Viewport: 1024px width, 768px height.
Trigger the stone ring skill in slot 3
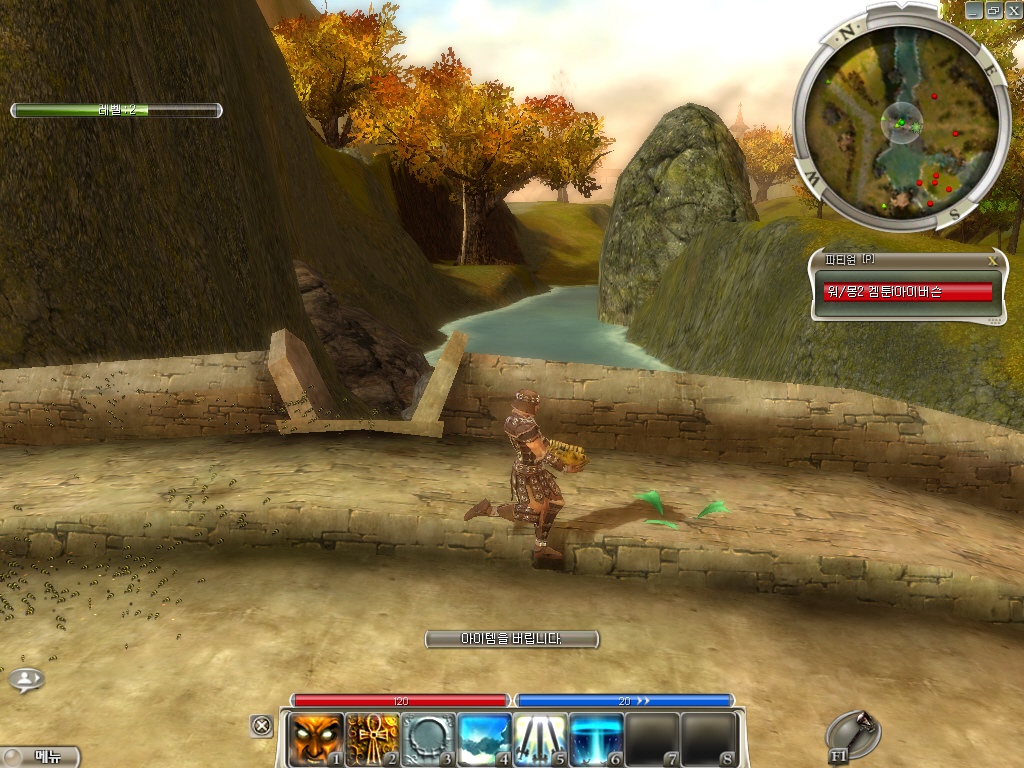(x=428, y=740)
